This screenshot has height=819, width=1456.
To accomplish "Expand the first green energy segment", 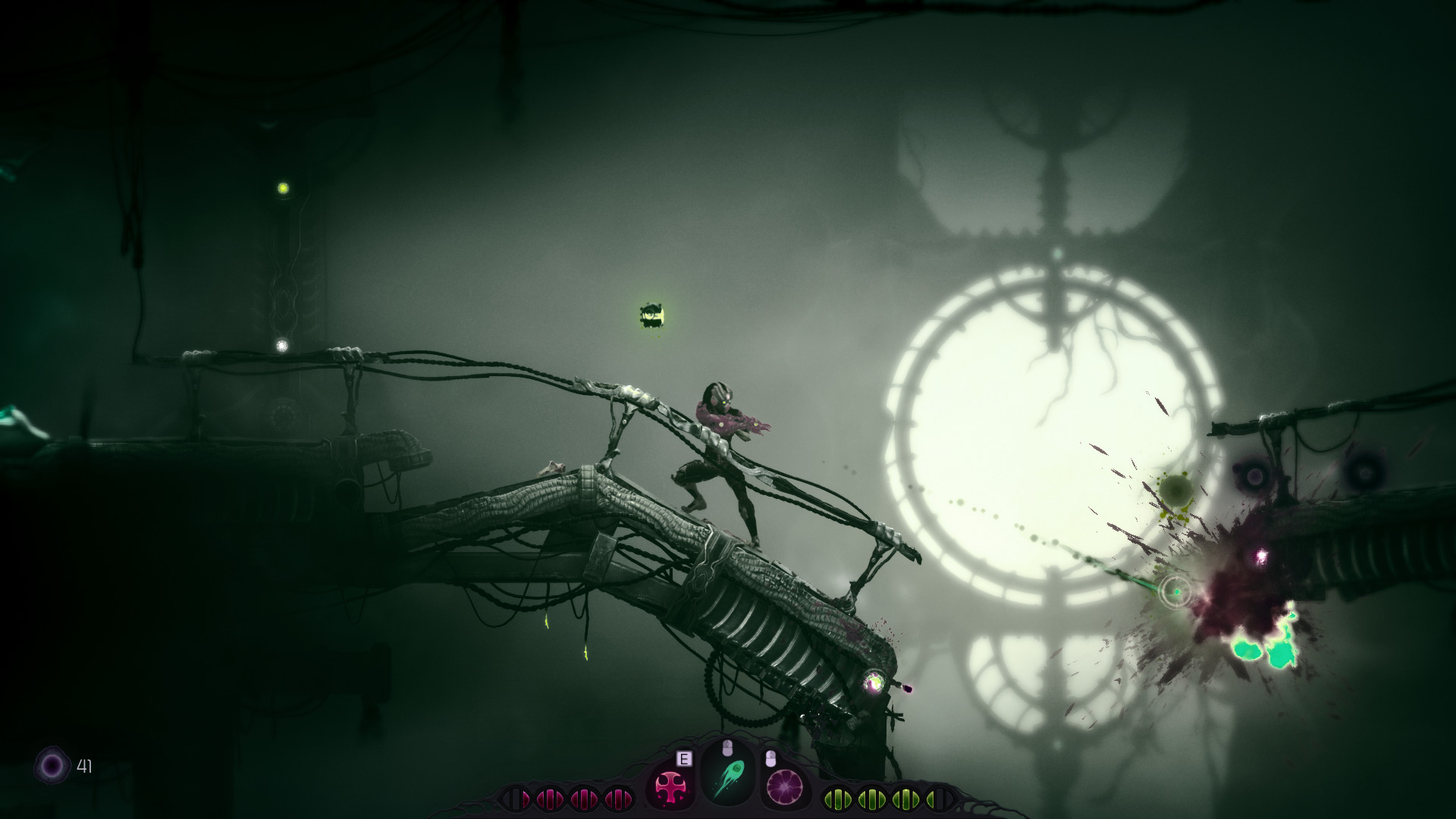I will [x=838, y=798].
